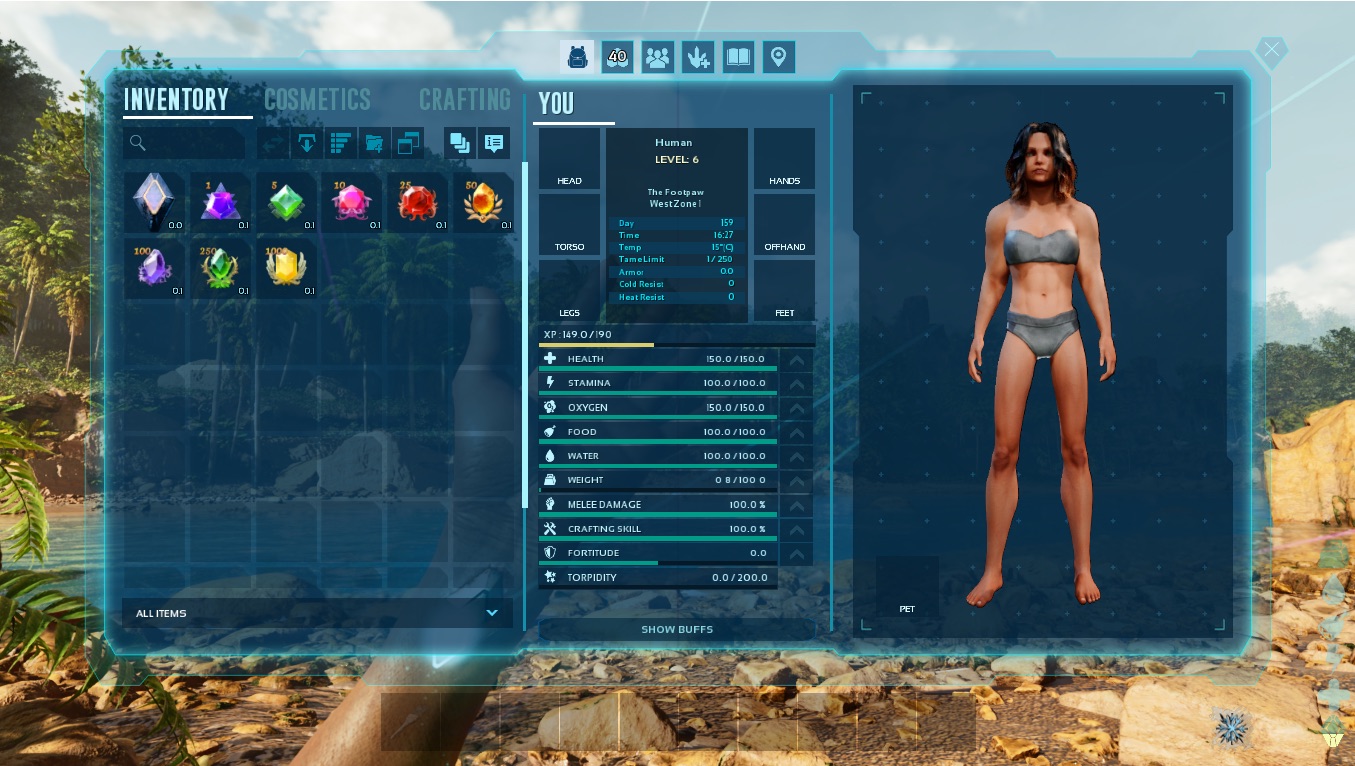This screenshot has height=766, width=1355.
Task: Open the Crafting tab
Action: click(x=464, y=100)
